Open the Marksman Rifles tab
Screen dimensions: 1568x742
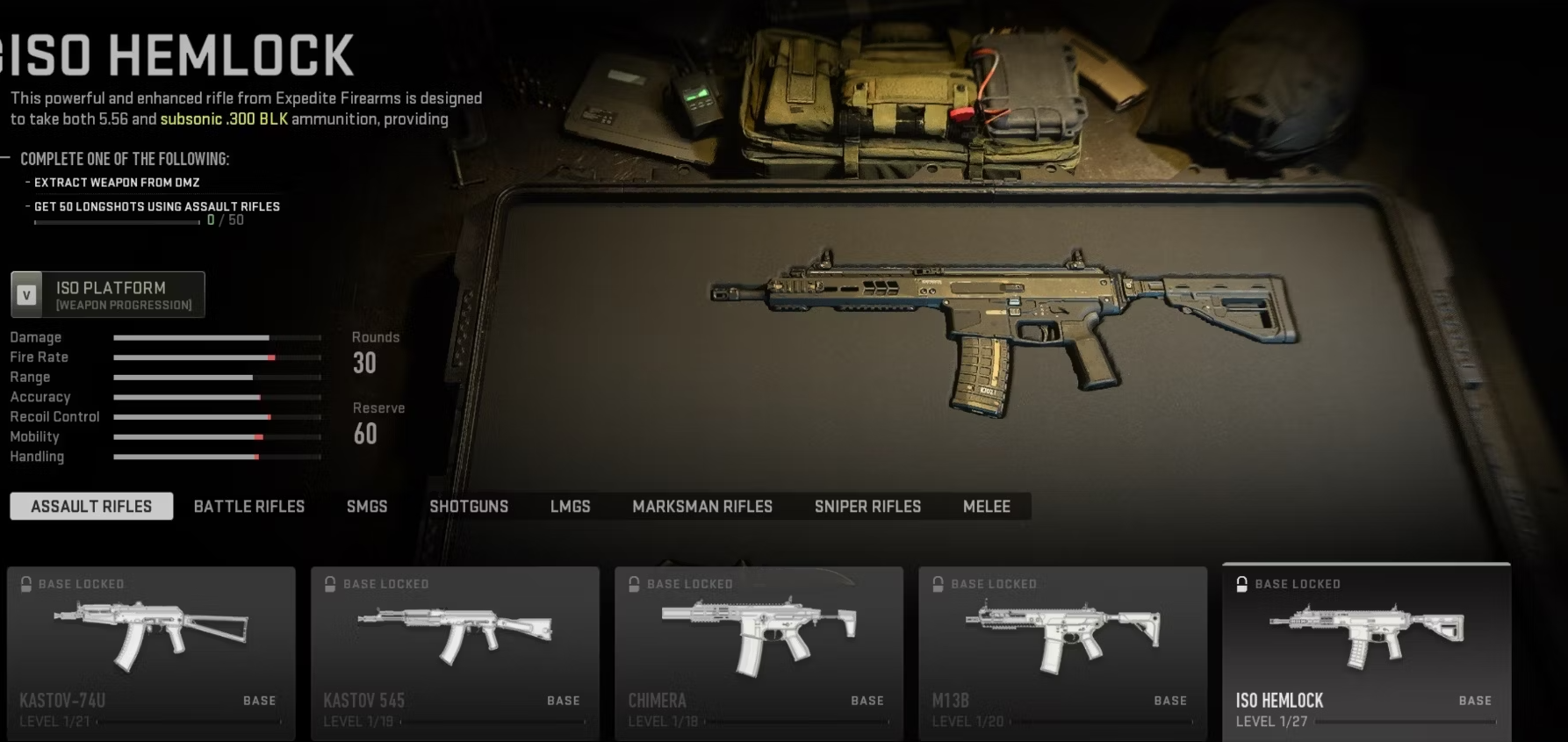(702, 507)
